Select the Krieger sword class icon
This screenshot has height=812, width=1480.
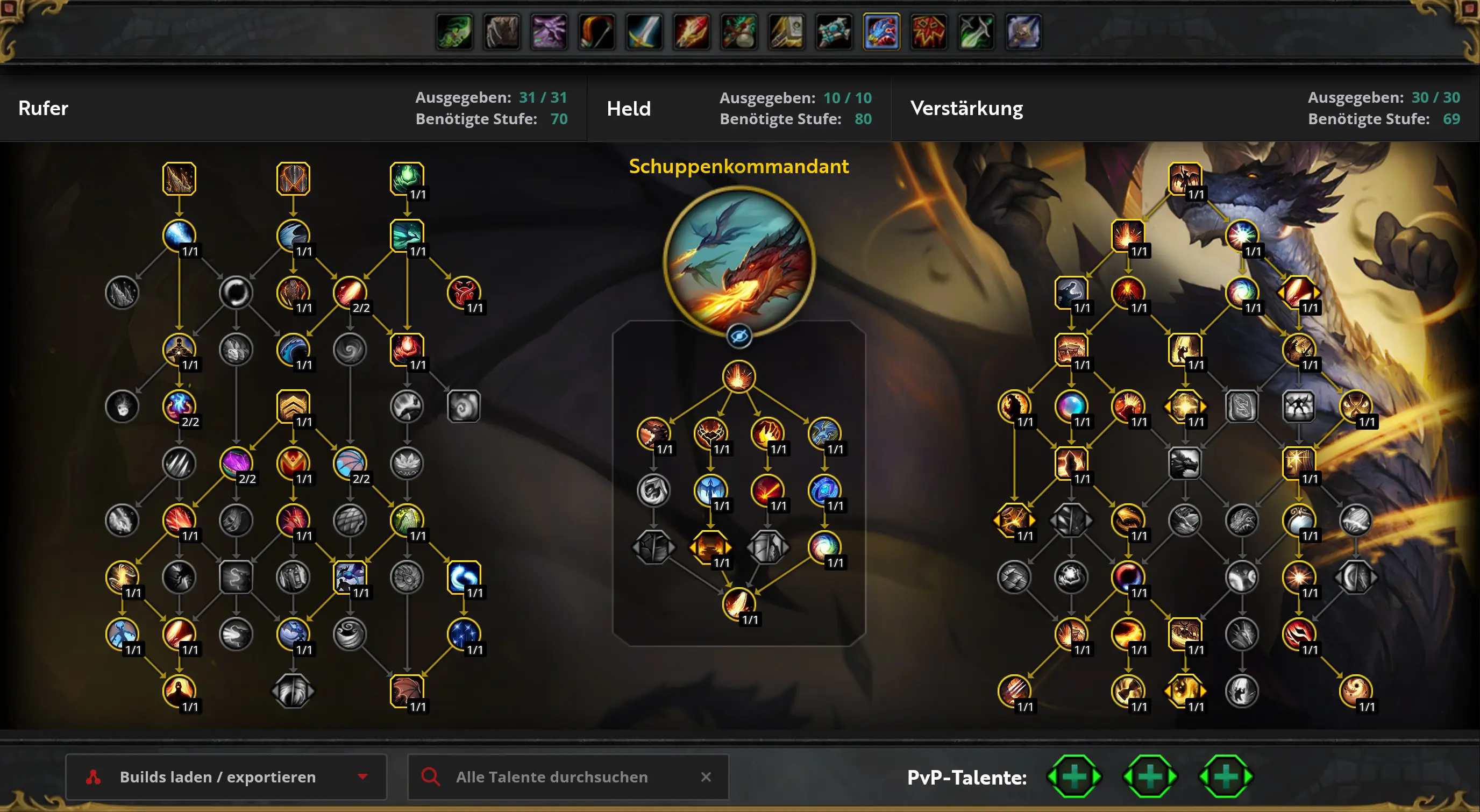644,32
